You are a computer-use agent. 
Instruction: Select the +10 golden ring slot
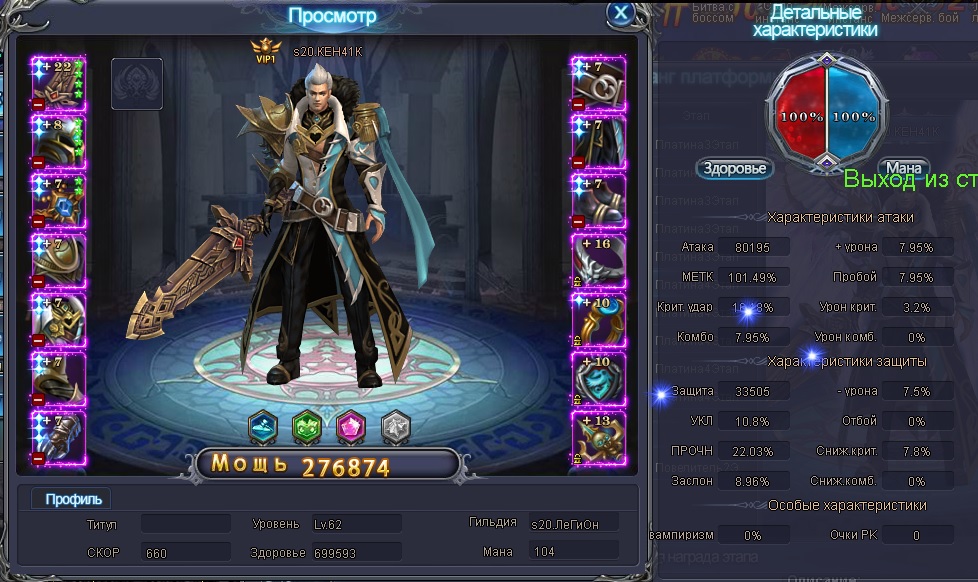pos(598,320)
